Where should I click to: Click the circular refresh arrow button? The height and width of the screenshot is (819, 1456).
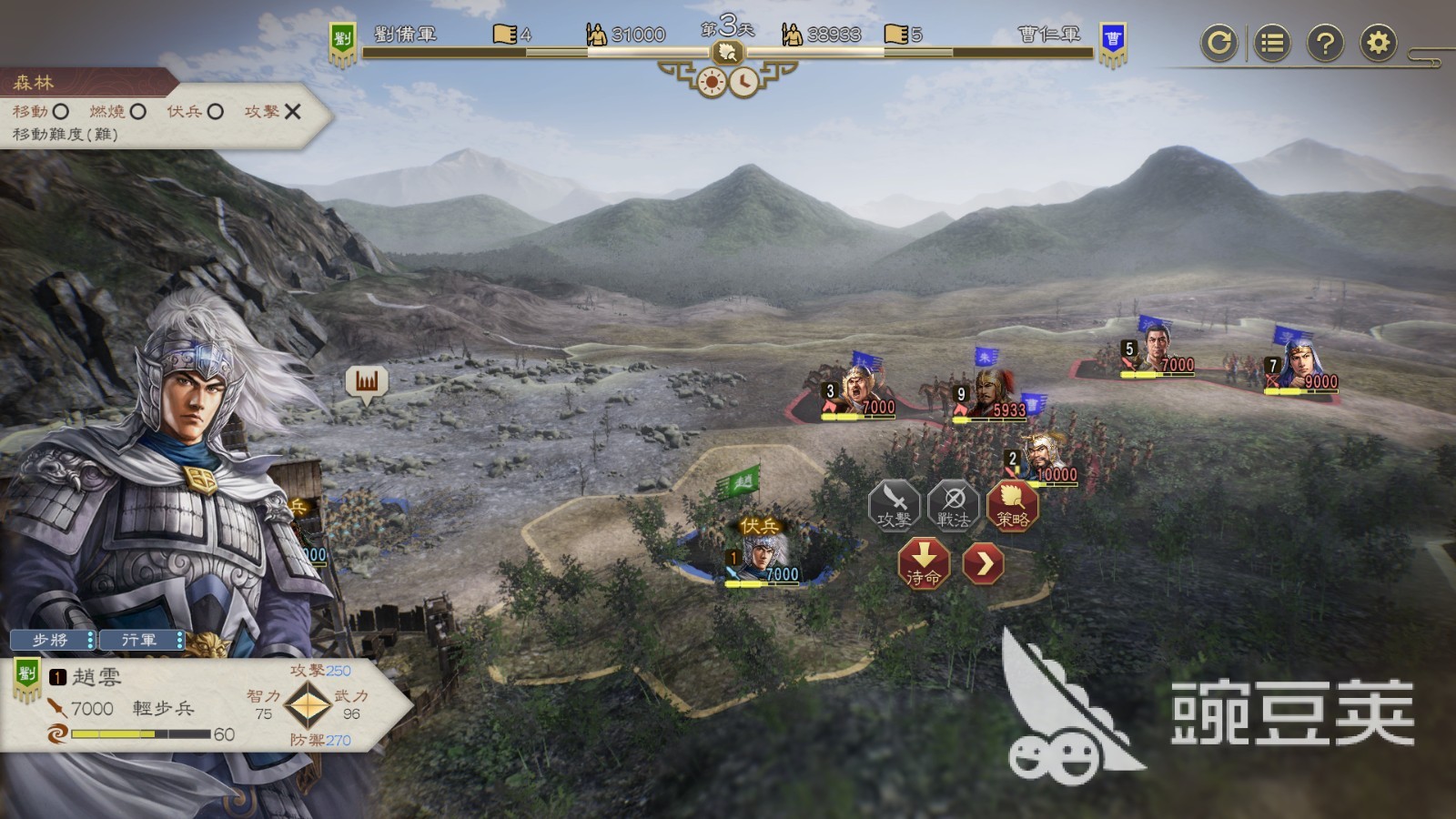coord(1218,43)
